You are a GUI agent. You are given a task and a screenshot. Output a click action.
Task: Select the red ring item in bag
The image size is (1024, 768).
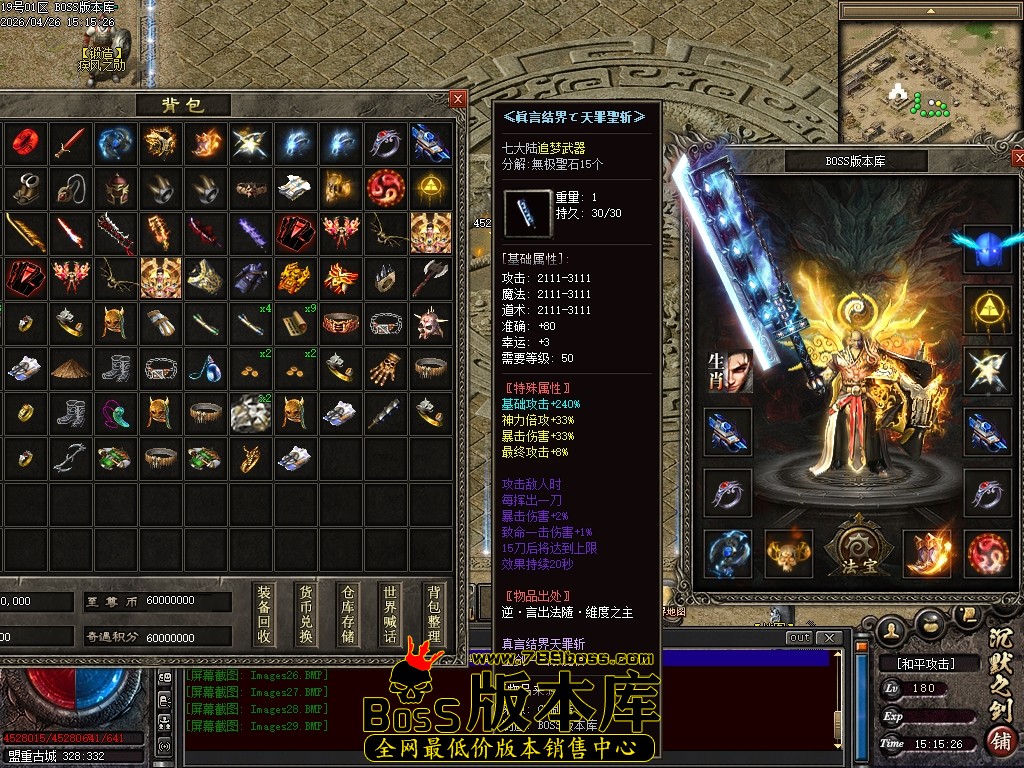click(24, 143)
